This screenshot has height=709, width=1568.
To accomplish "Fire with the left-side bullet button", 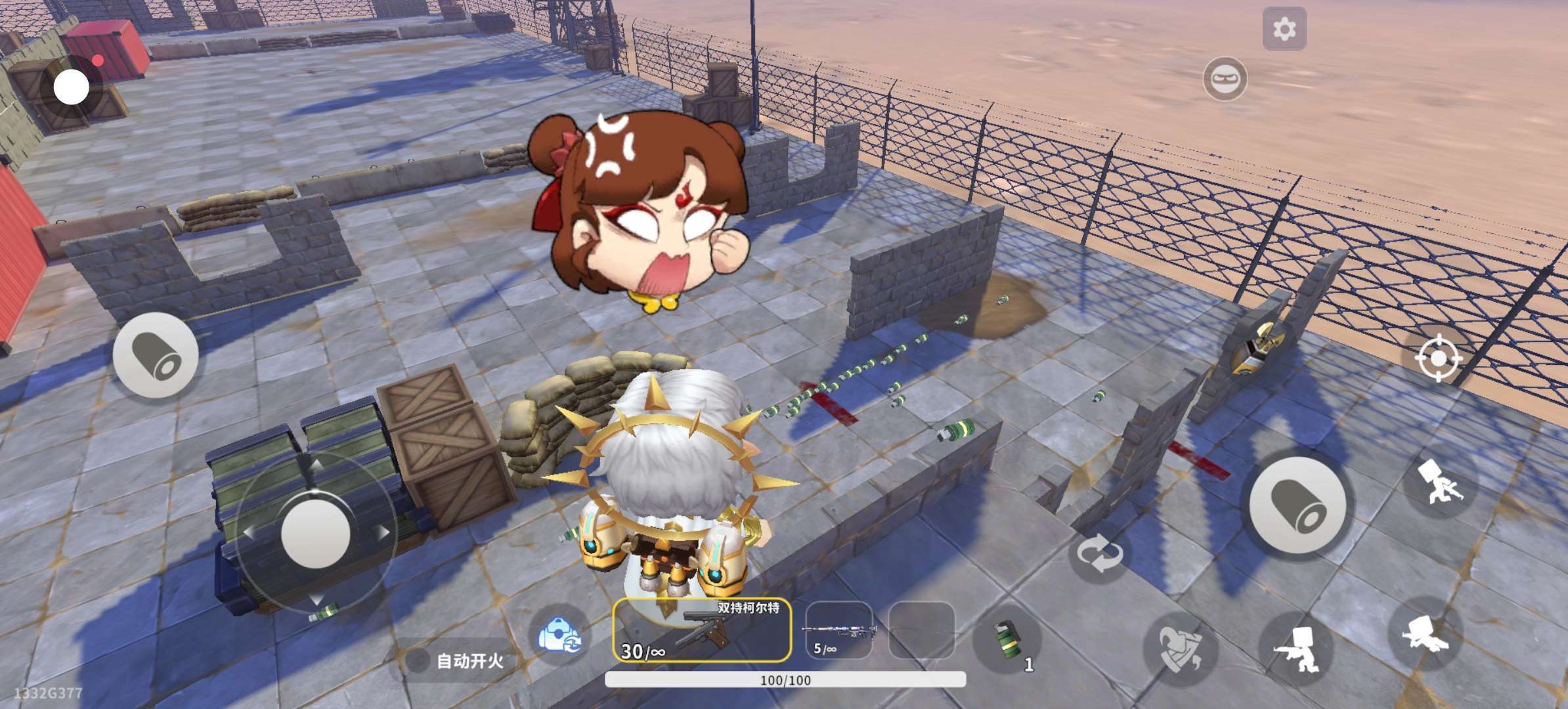I will (156, 355).
